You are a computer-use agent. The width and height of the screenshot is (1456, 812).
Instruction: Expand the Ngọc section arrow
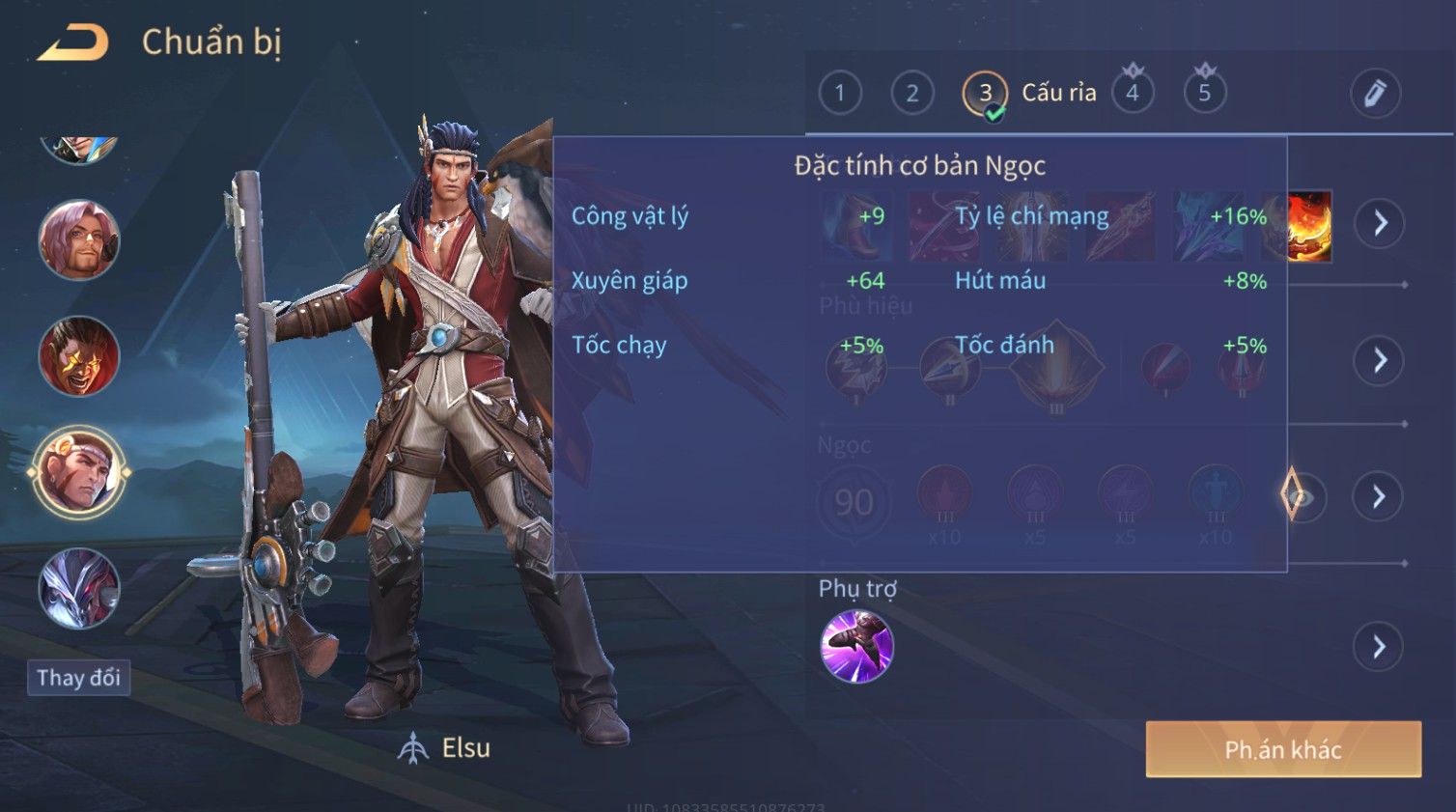(1379, 496)
